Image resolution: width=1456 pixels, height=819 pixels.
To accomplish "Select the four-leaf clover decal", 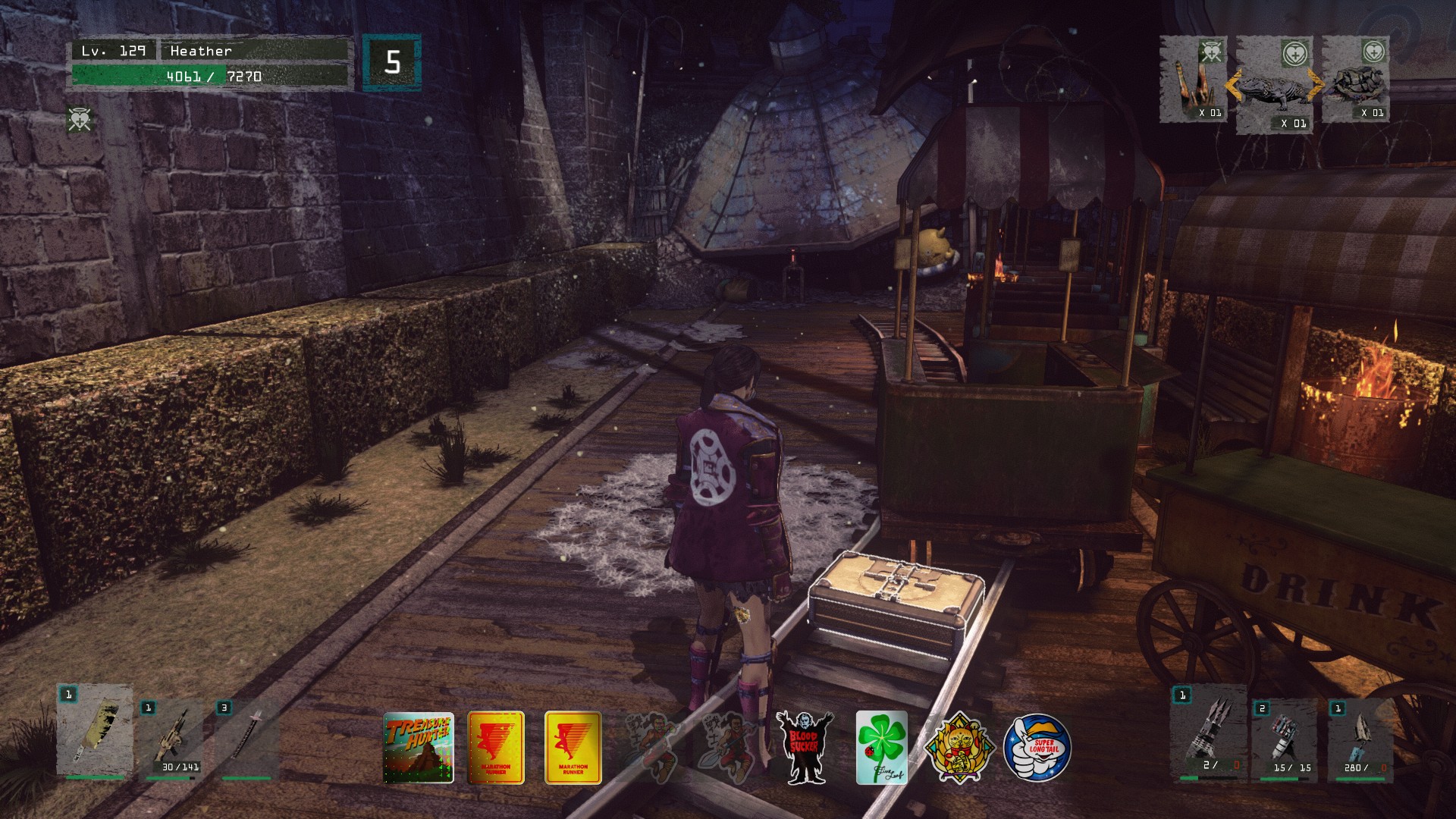I will click(x=882, y=747).
